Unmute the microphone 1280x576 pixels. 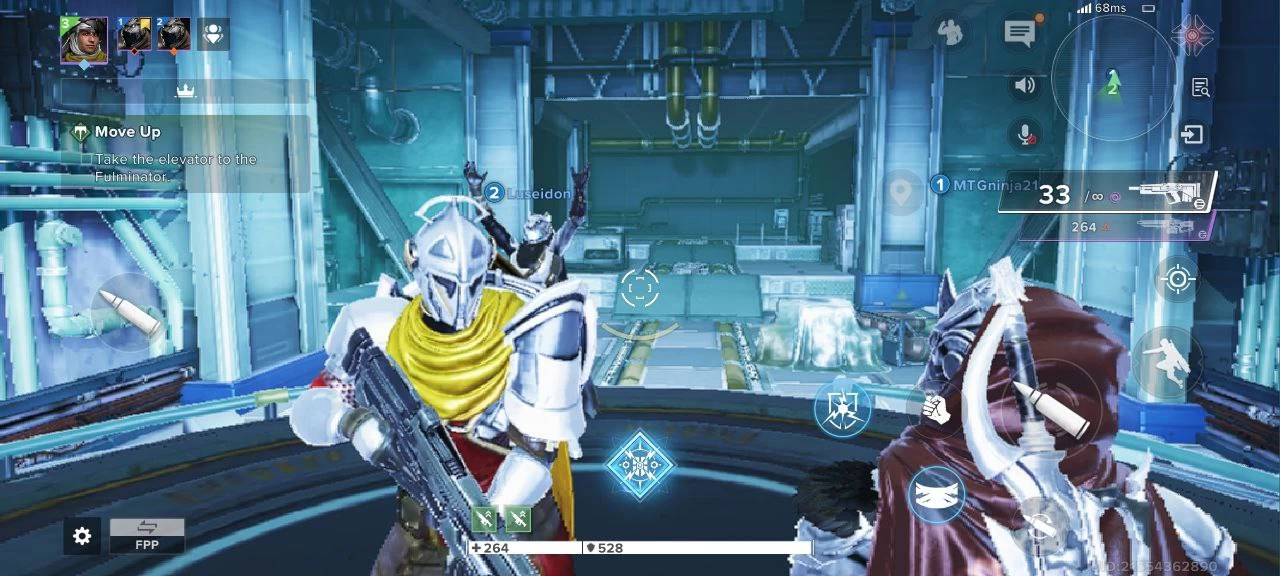(x=1024, y=133)
